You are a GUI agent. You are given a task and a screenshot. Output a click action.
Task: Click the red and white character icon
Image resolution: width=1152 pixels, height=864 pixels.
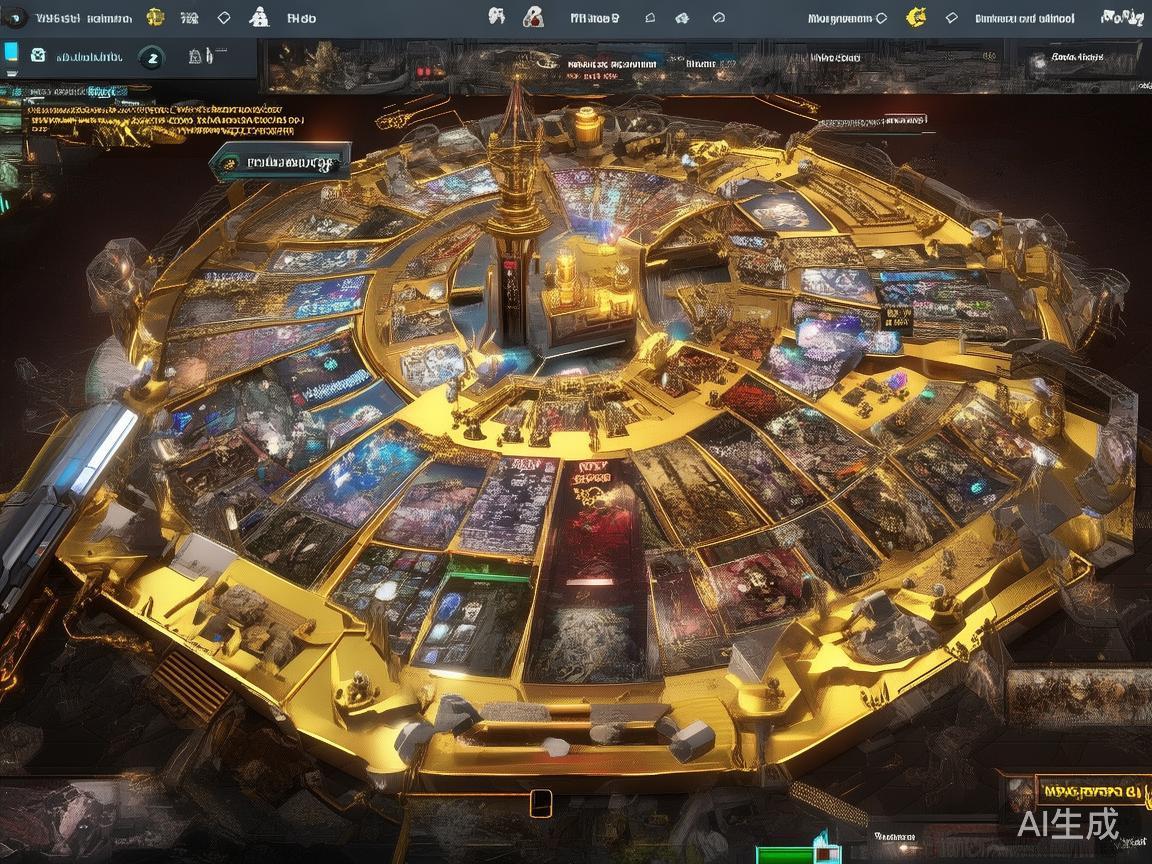534,17
